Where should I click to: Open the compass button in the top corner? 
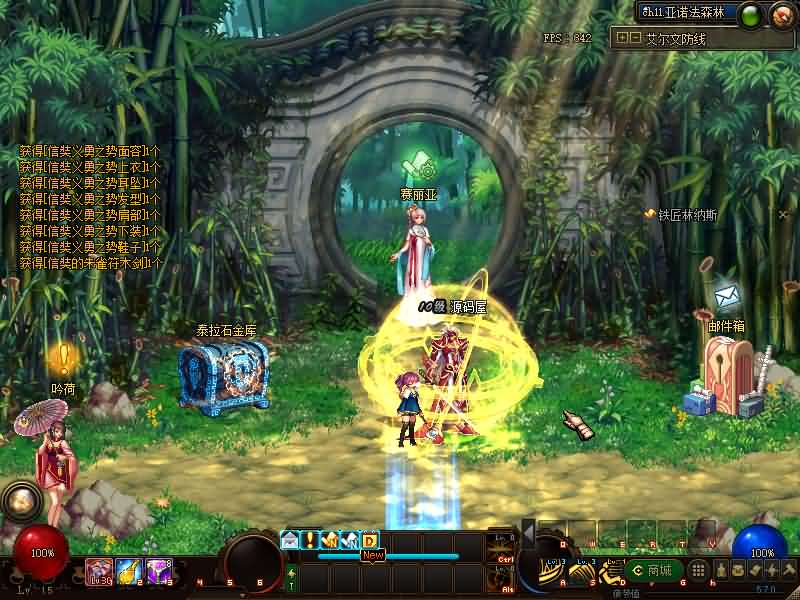(781, 14)
